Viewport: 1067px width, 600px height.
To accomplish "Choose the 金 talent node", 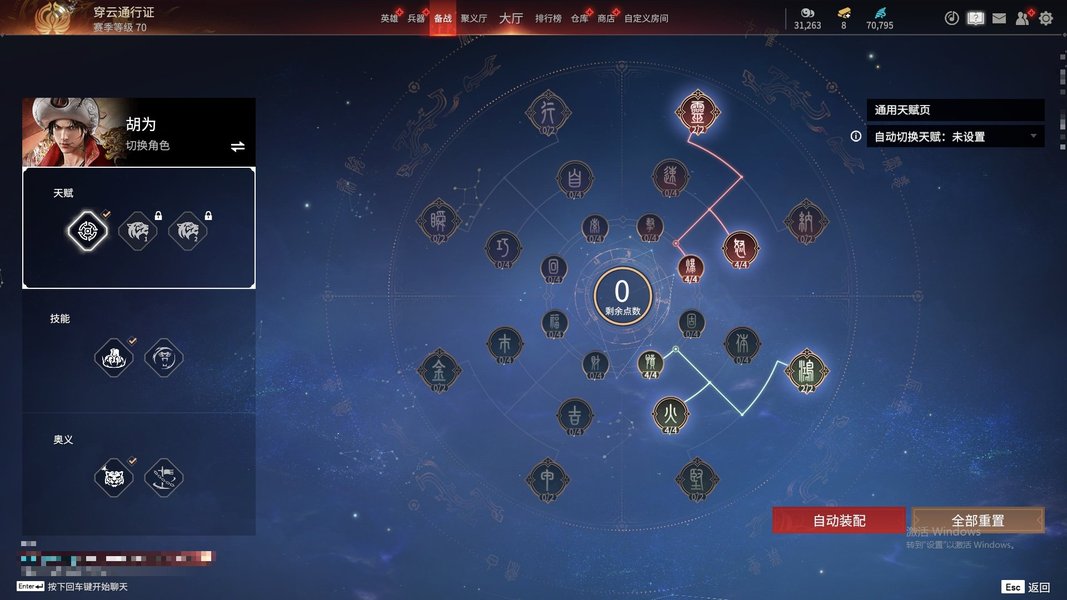I will pos(439,369).
